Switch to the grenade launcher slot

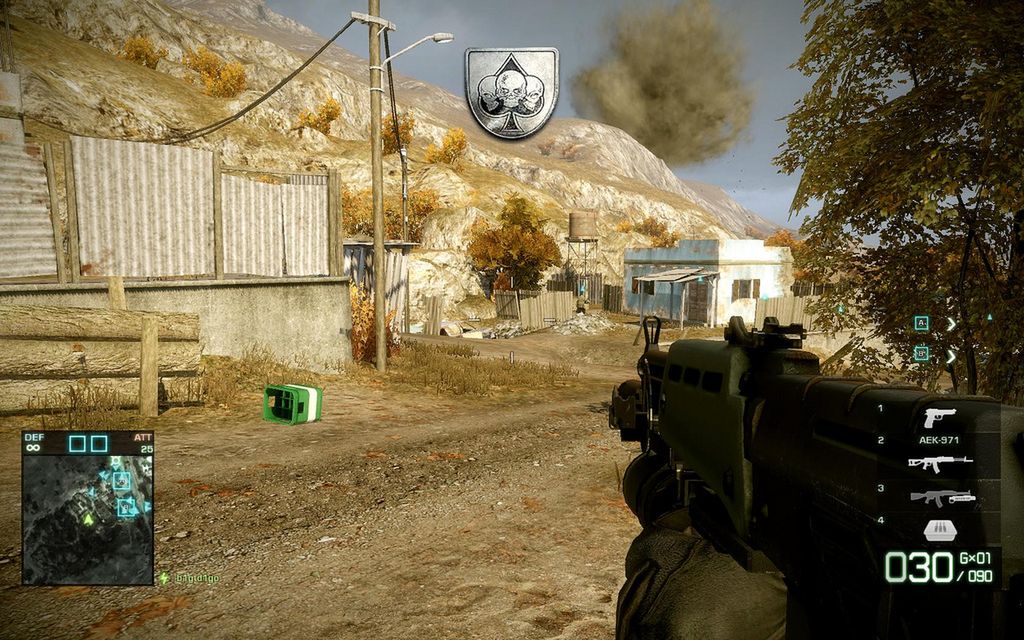click(940, 497)
